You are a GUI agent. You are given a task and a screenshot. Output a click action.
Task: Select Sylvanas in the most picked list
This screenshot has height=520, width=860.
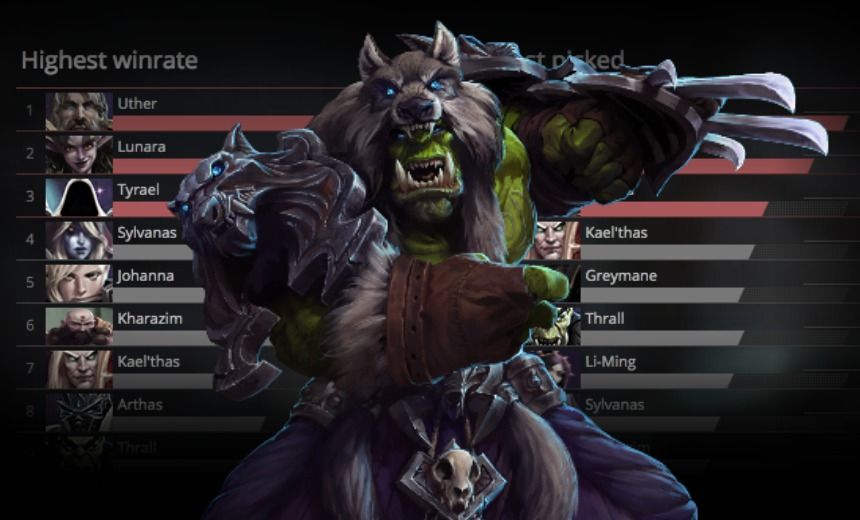click(x=614, y=405)
